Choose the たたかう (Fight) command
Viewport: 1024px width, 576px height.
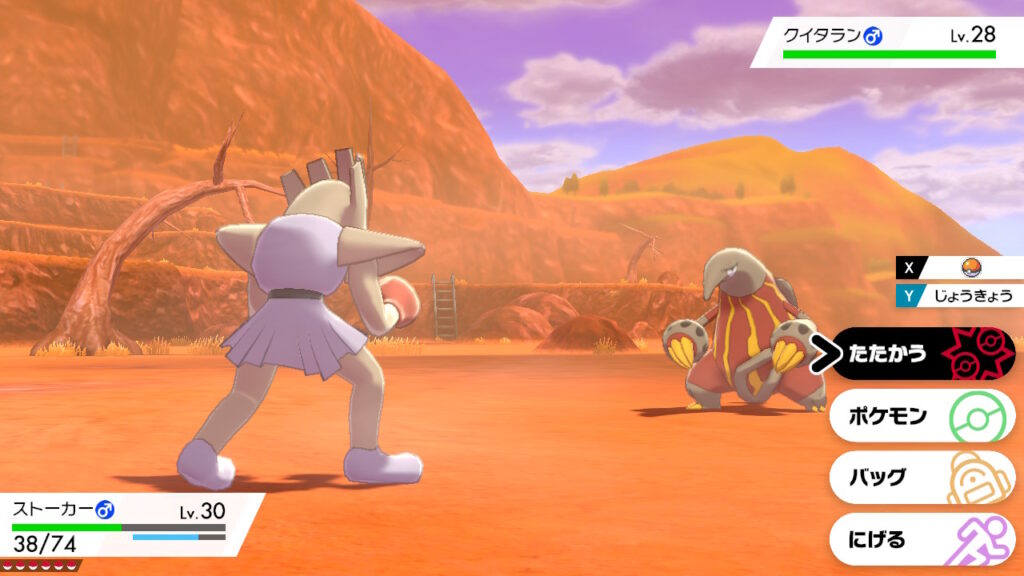coord(921,353)
